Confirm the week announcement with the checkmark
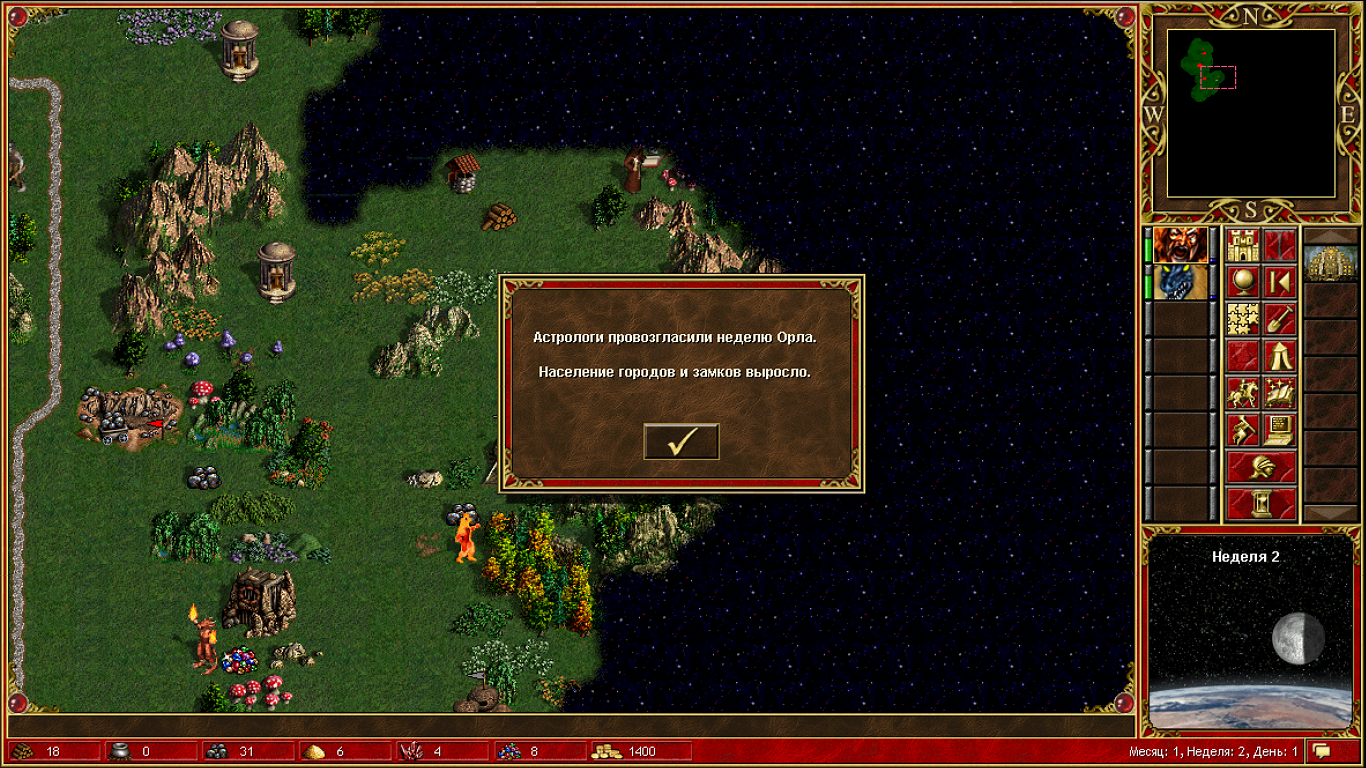This screenshot has width=1366, height=768. tap(681, 441)
